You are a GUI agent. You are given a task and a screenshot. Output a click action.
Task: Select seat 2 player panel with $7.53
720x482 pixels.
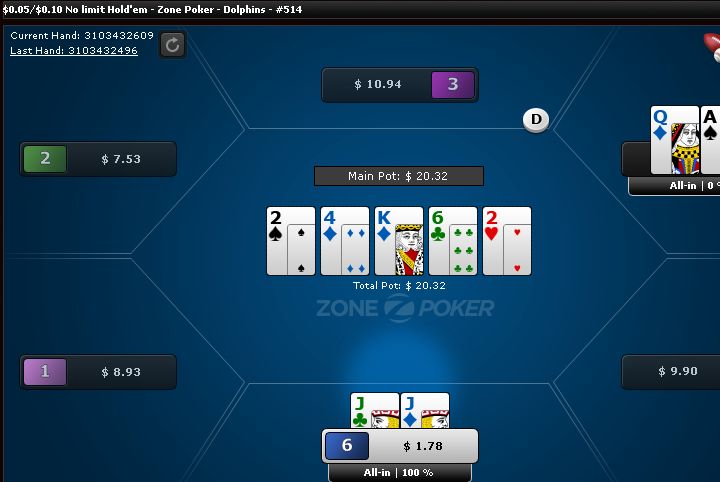[98, 159]
